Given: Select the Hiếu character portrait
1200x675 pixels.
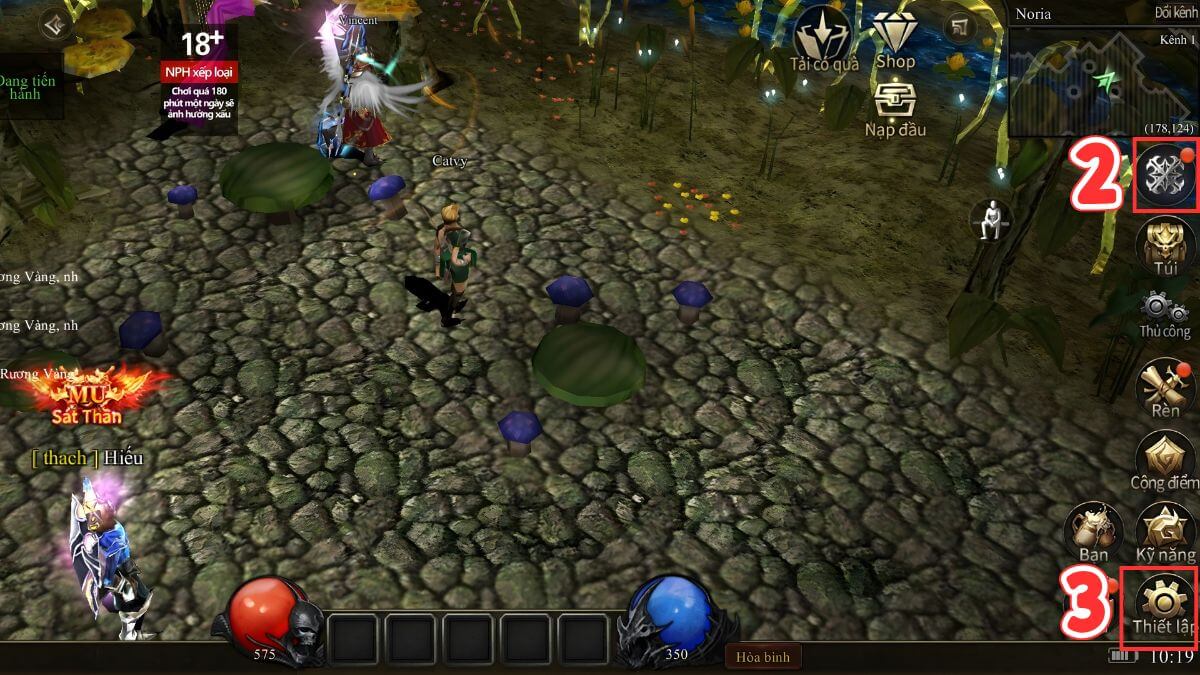Looking at the screenshot, I should (110, 550).
